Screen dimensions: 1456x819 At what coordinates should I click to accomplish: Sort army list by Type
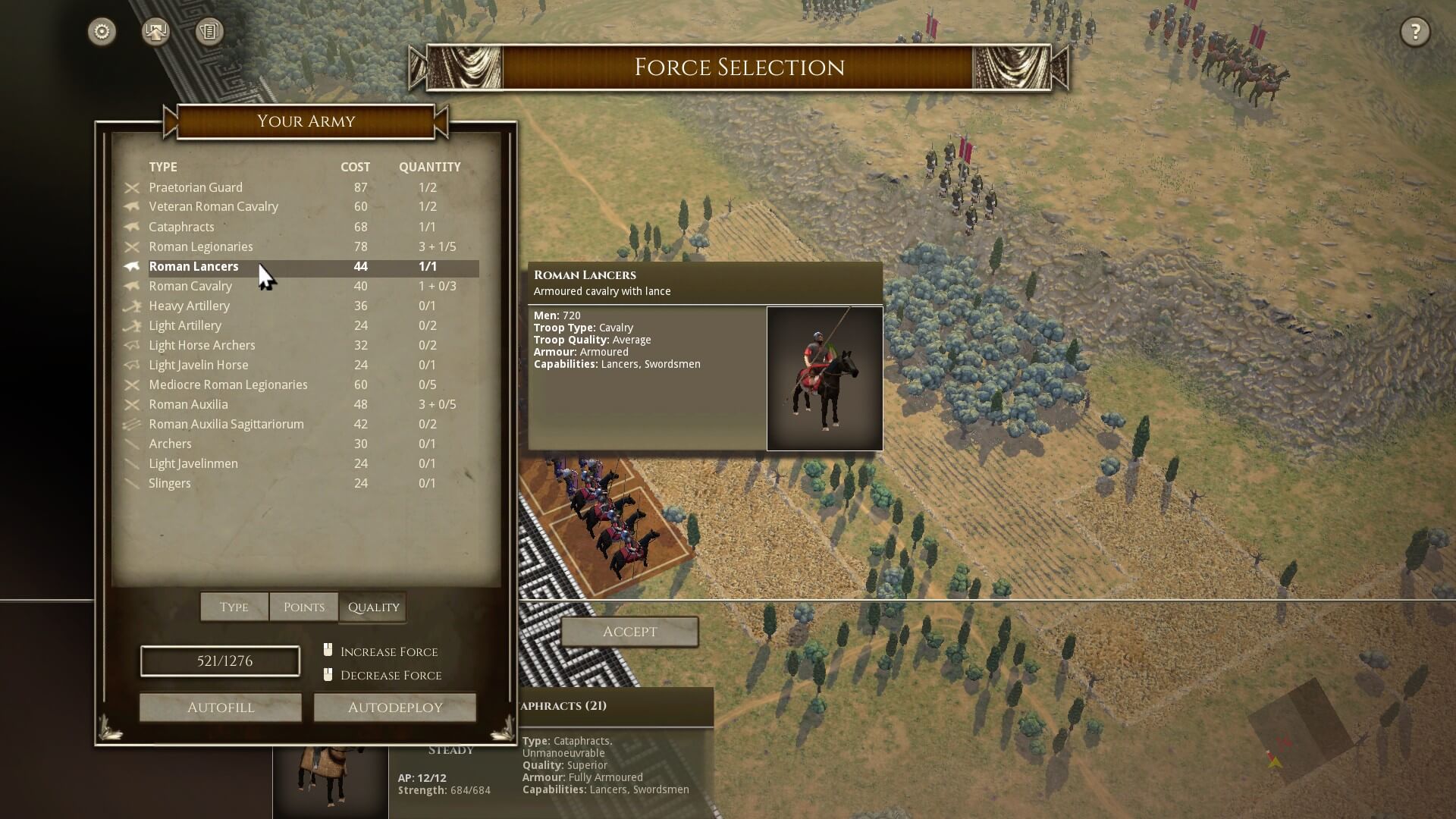point(234,607)
